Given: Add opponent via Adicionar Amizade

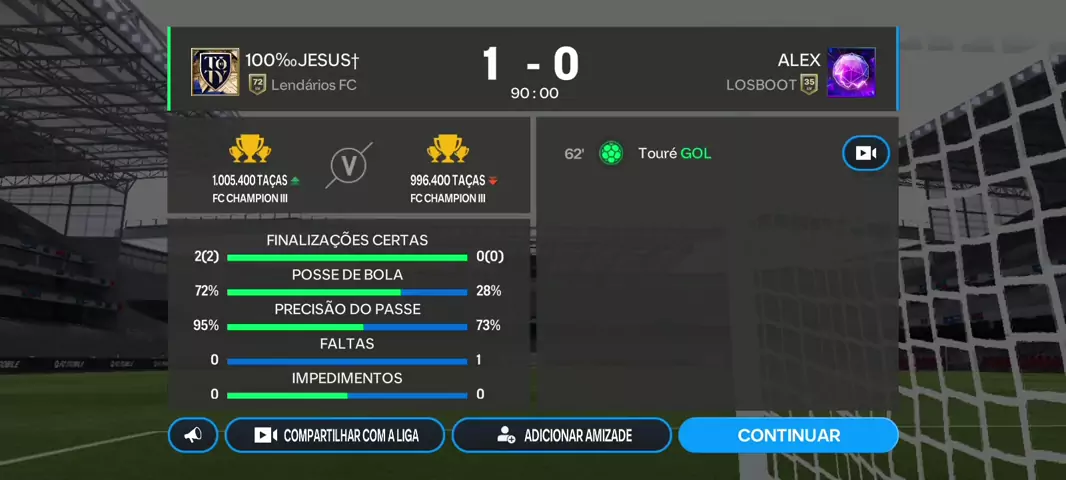Looking at the screenshot, I should pos(562,435).
